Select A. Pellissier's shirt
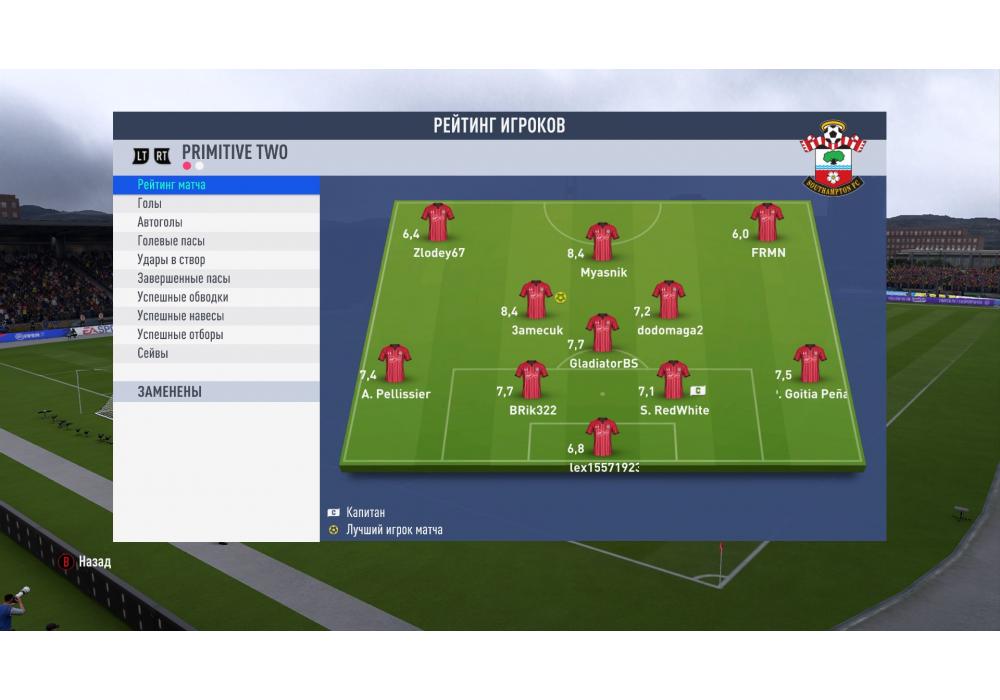The image size is (1000, 700). (394, 364)
